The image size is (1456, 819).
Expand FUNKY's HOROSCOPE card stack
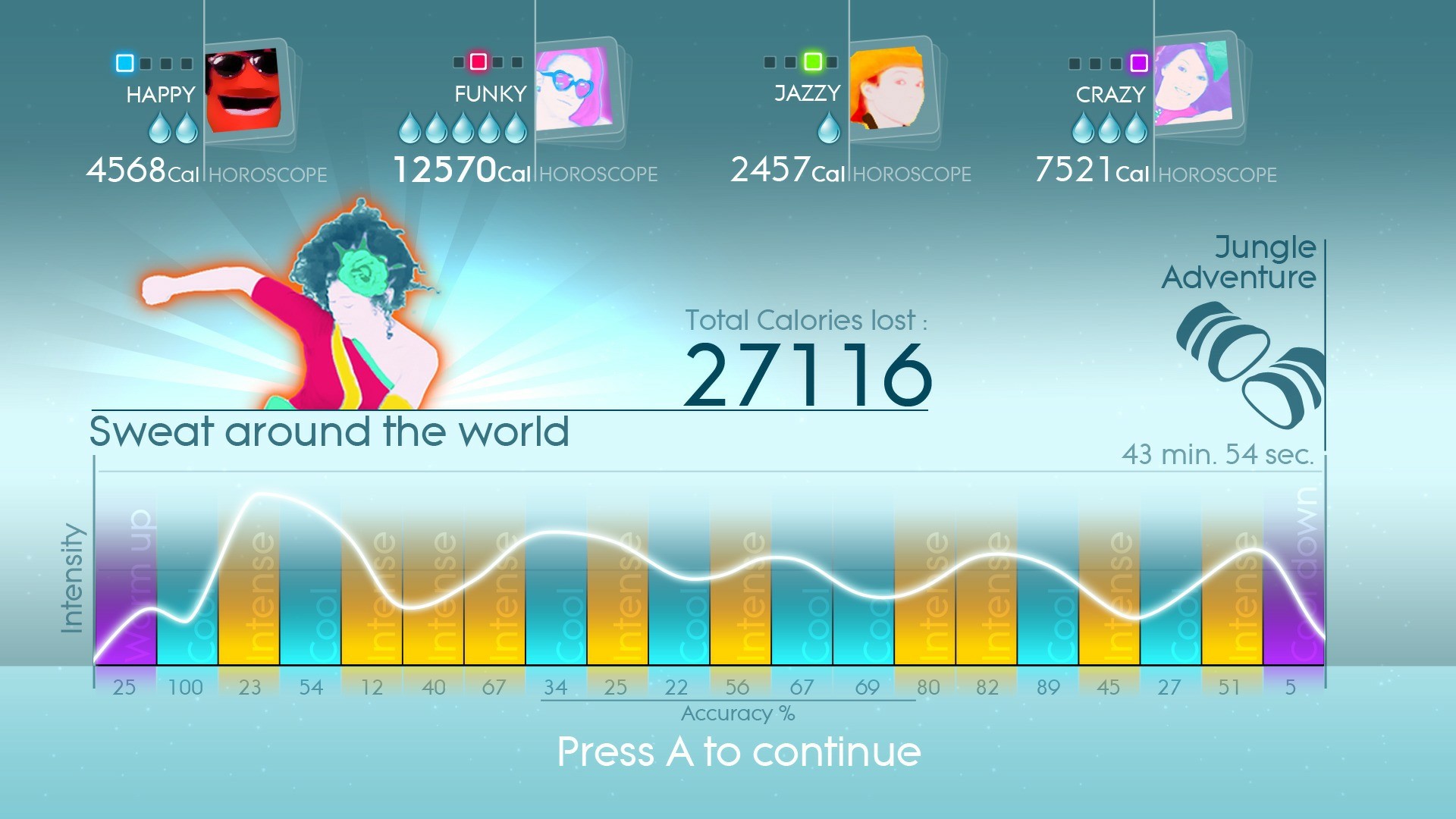pyautogui.click(x=598, y=174)
